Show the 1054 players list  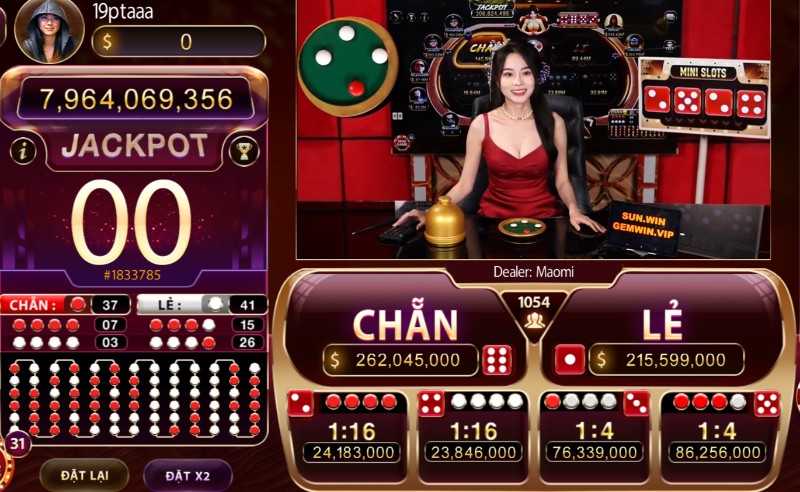pyautogui.click(x=532, y=311)
